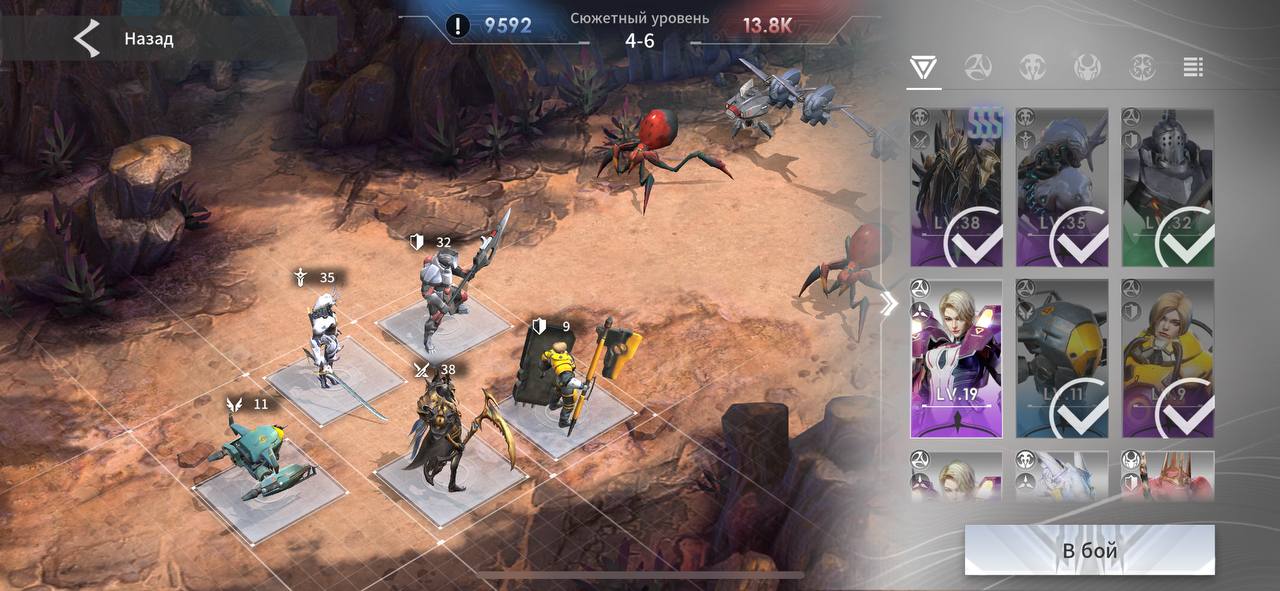Select the level 35 white swordsman unit

point(327,340)
